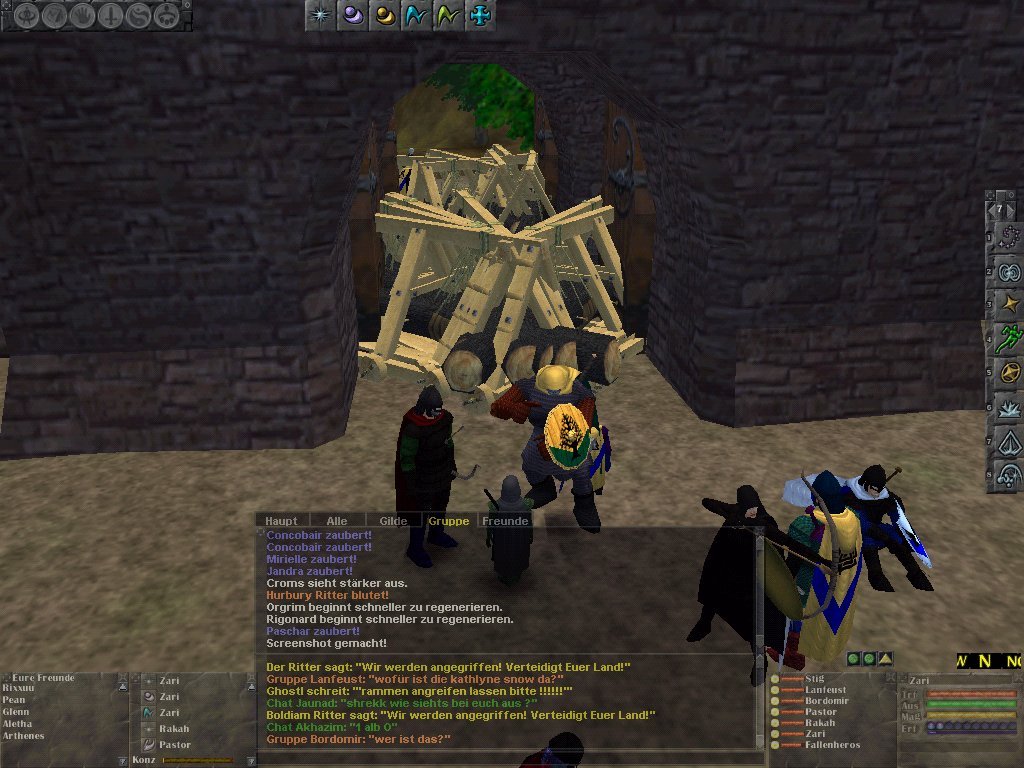The height and width of the screenshot is (768, 1024).
Task: Open the open-hand icon in the stone menu bar
Action: [x=83, y=15]
